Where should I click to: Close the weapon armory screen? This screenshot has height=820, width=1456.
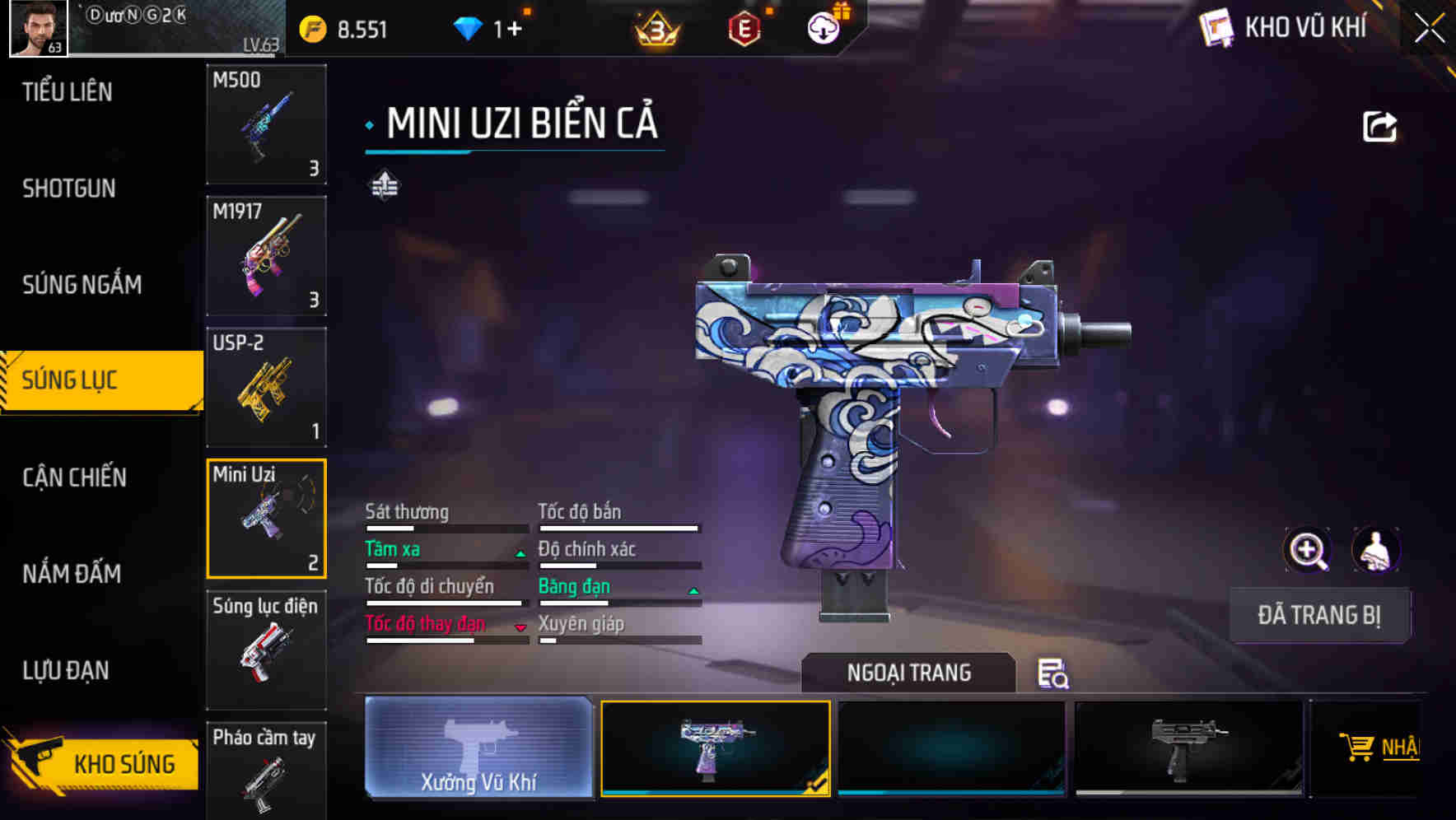coord(1429,29)
